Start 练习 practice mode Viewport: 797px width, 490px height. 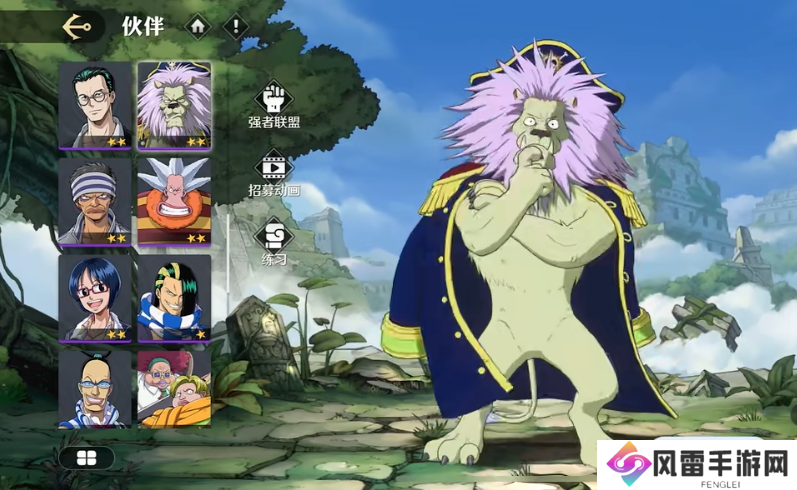click(273, 243)
